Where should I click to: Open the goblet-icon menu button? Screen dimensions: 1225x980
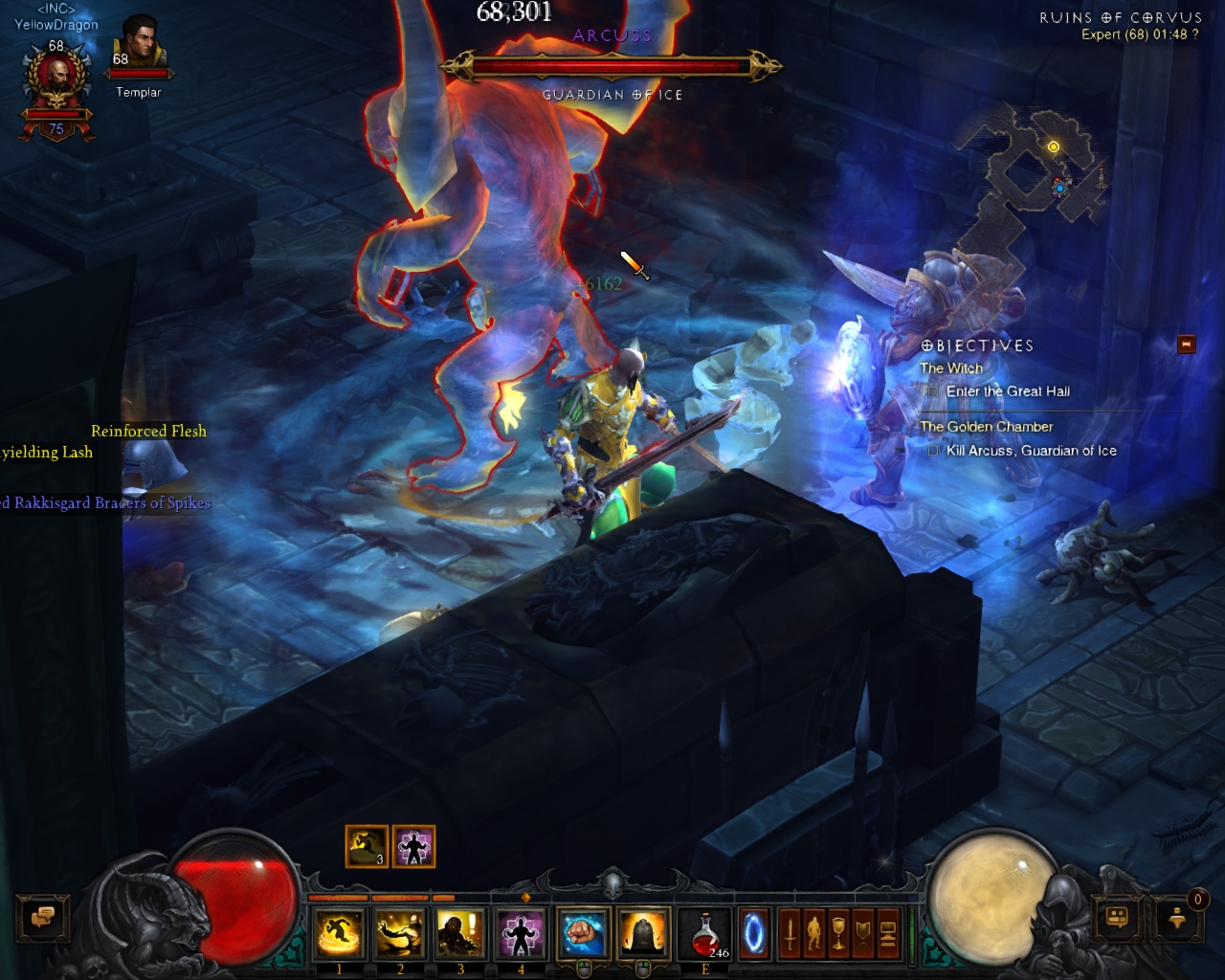[x=839, y=933]
